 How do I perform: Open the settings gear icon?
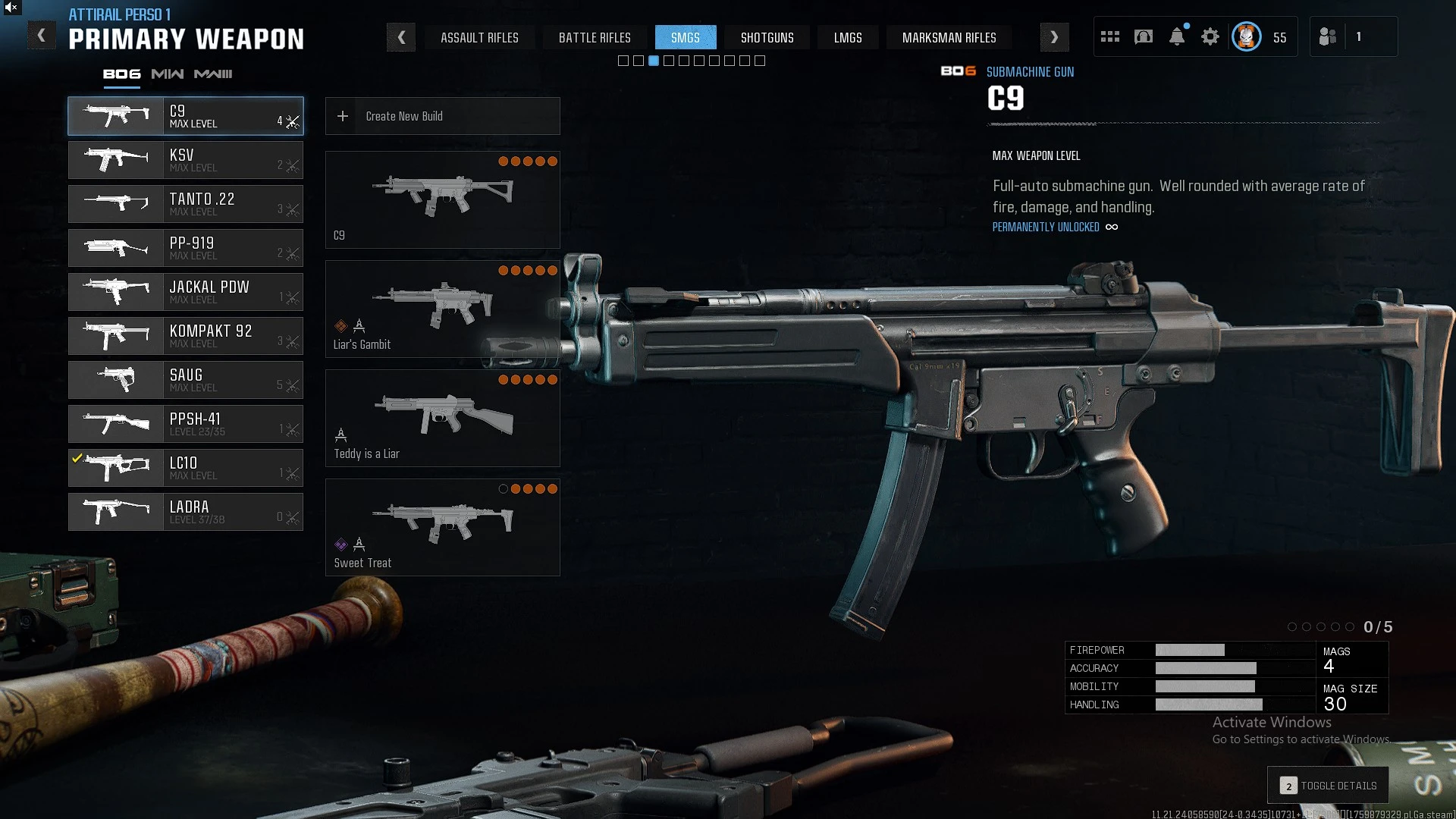(x=1210, y=36)
